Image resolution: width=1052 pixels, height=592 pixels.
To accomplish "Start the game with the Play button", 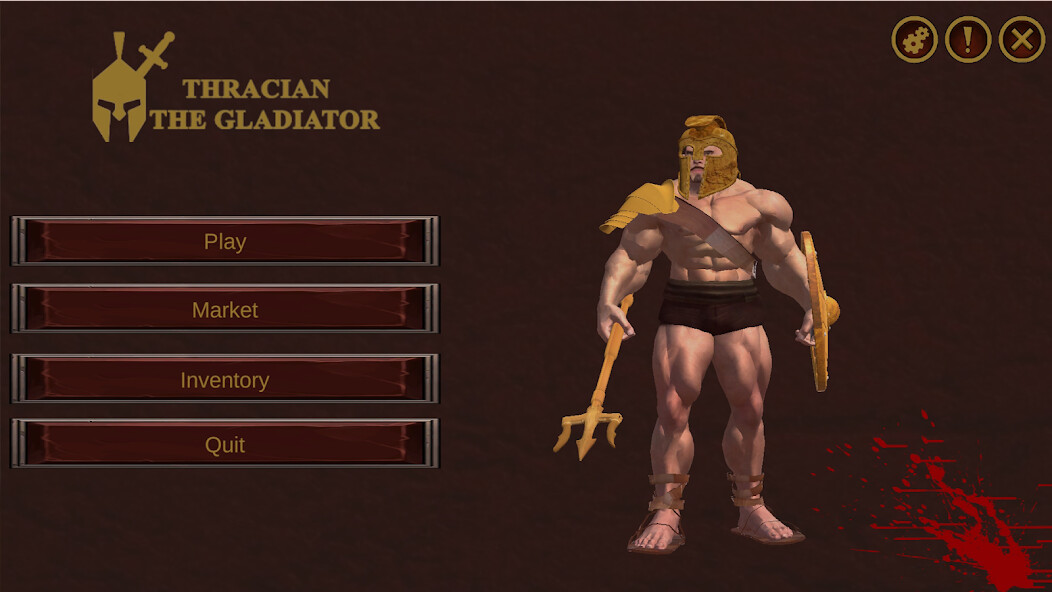I will (225, 241).
